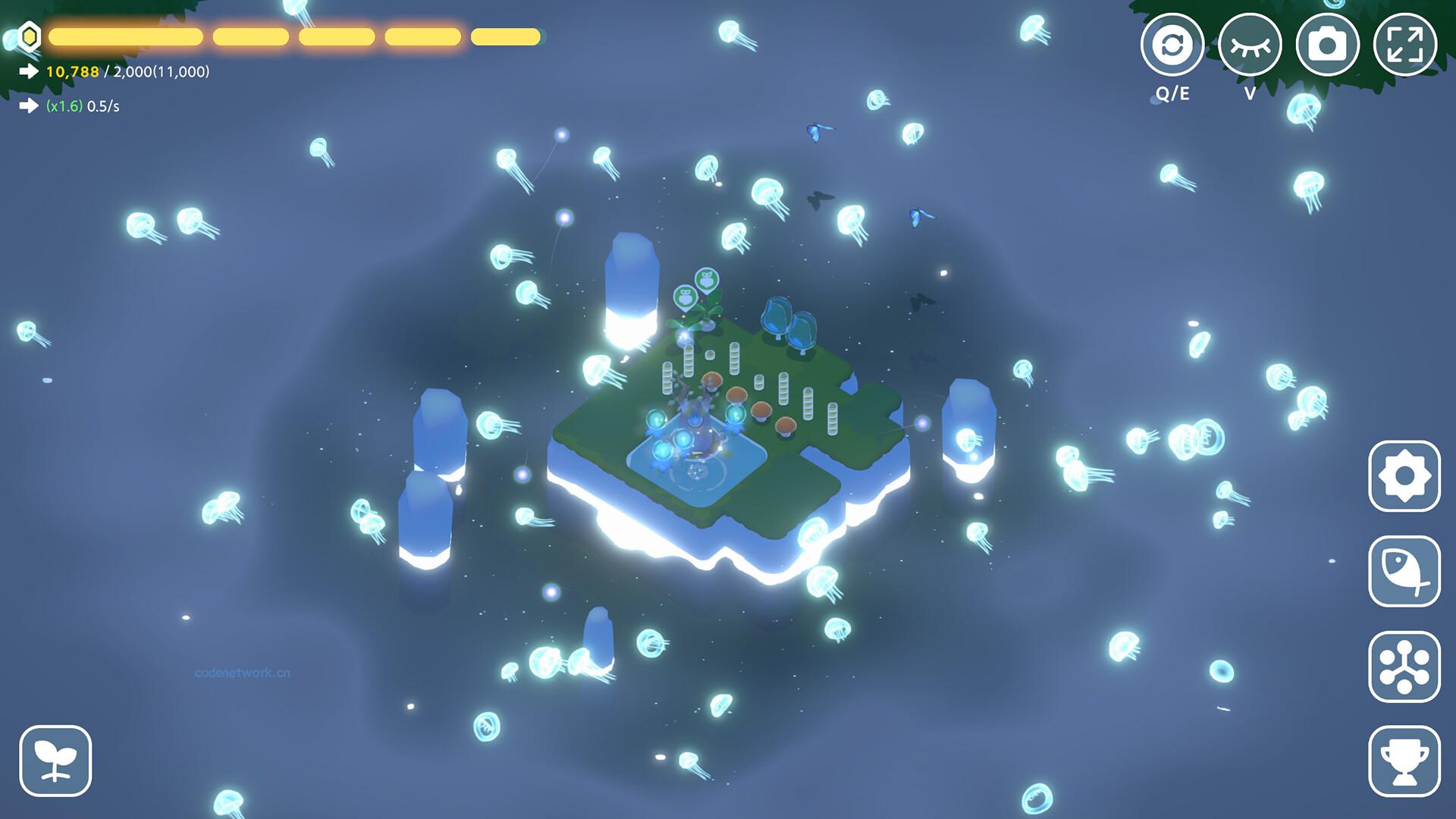
Task: Toggle UI visibility with the closed-eye V button
Action: click(1251, 43)
